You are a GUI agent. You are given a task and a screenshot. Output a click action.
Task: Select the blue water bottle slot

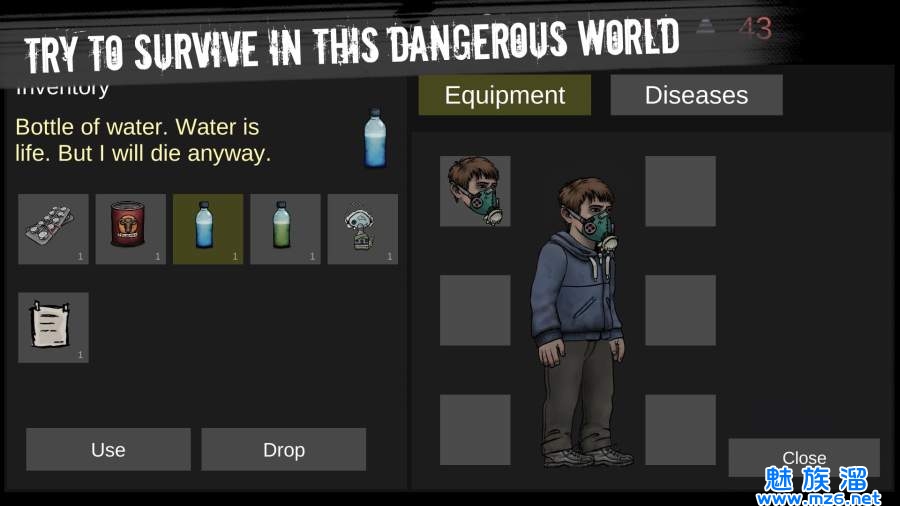208,229
